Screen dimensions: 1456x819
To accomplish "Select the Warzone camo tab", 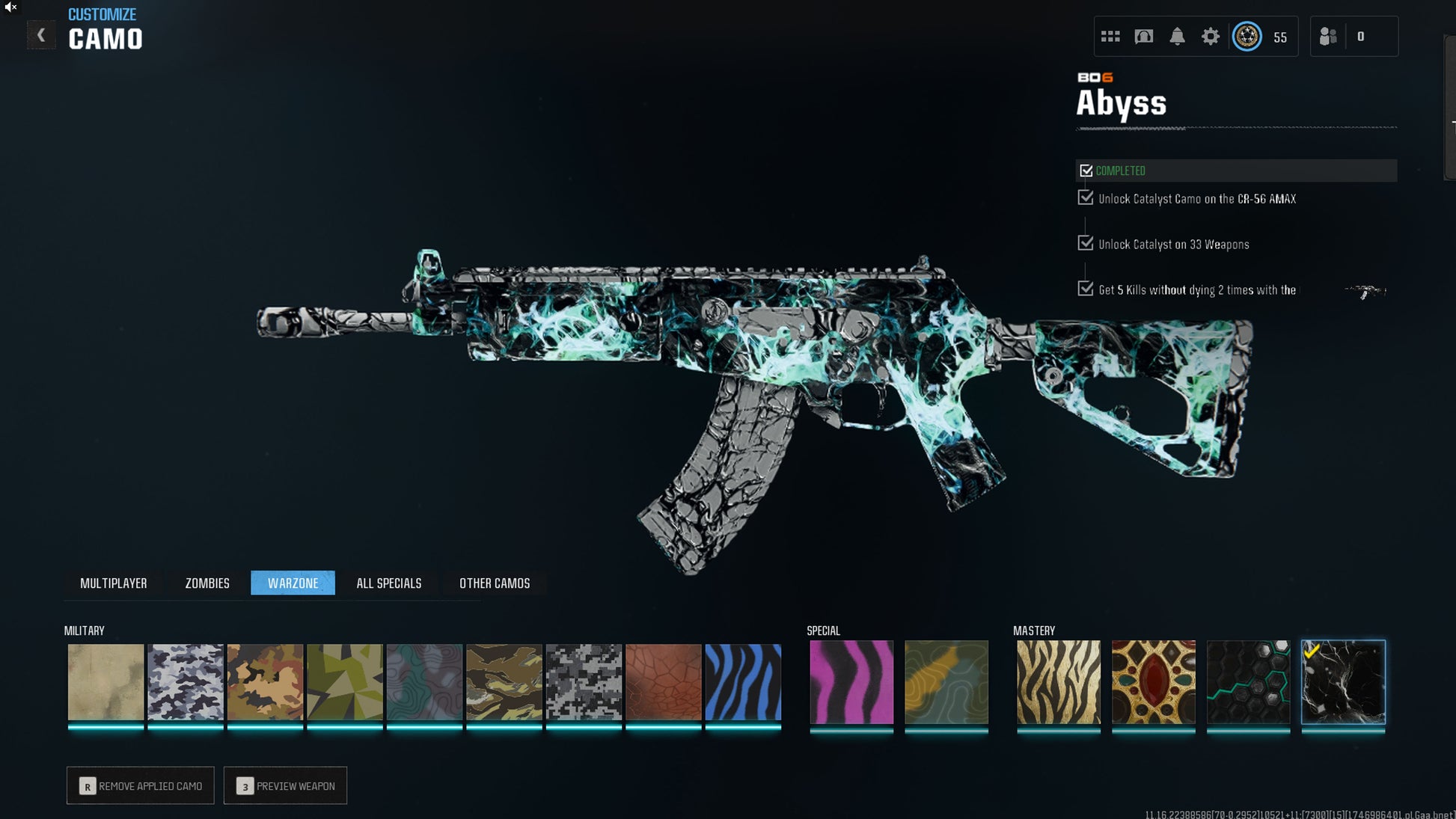I will point(293,583).
